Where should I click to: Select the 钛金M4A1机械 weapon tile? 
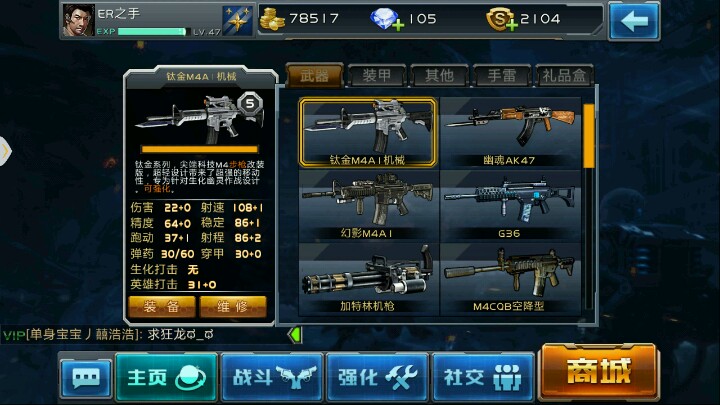point(369,131)
